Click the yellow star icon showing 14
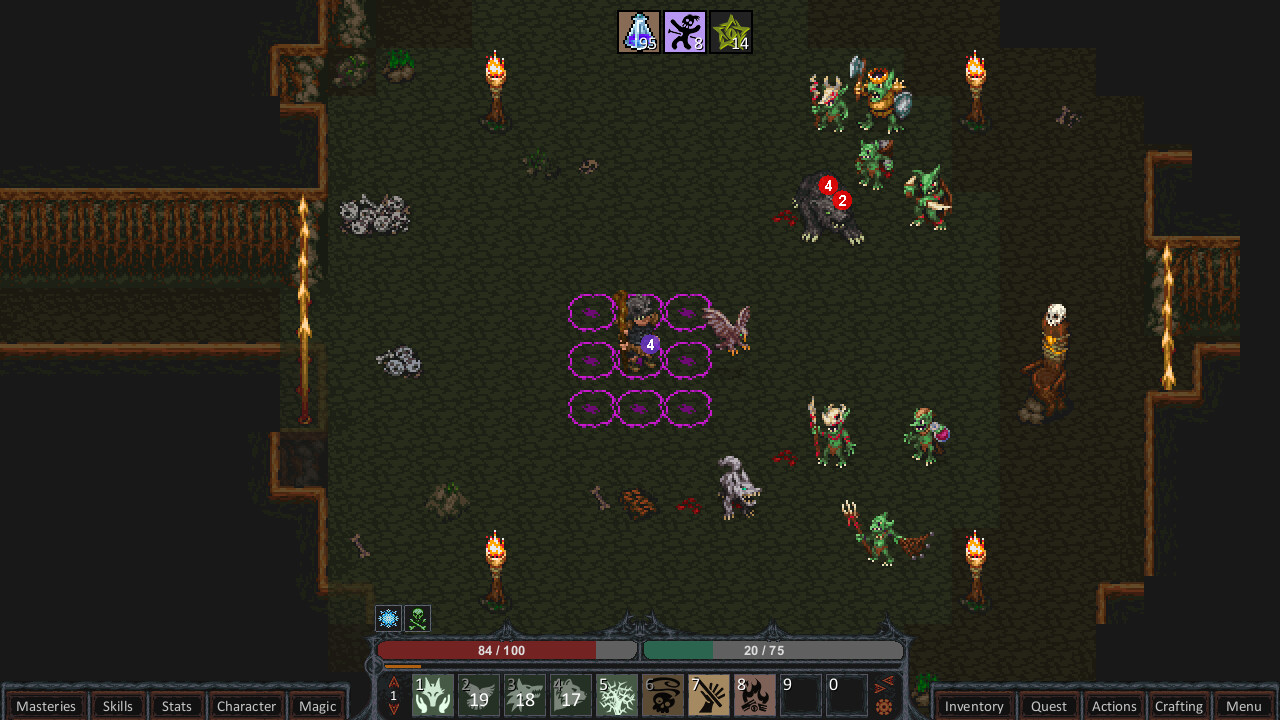The width and height of the screenshot is (1280, 720). [x=731, y=31]
